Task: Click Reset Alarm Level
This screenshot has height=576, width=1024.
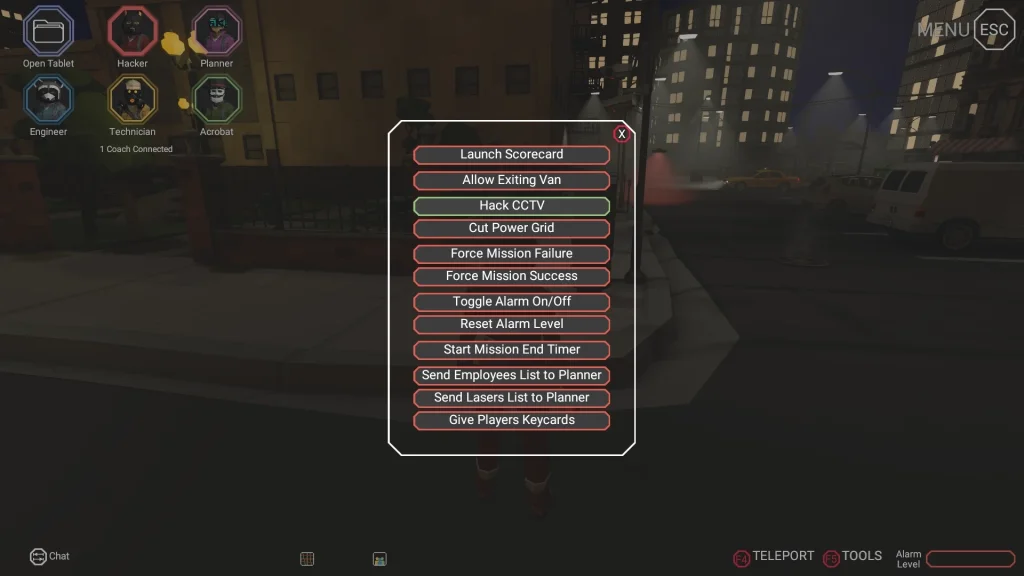Action: point(511,324)
